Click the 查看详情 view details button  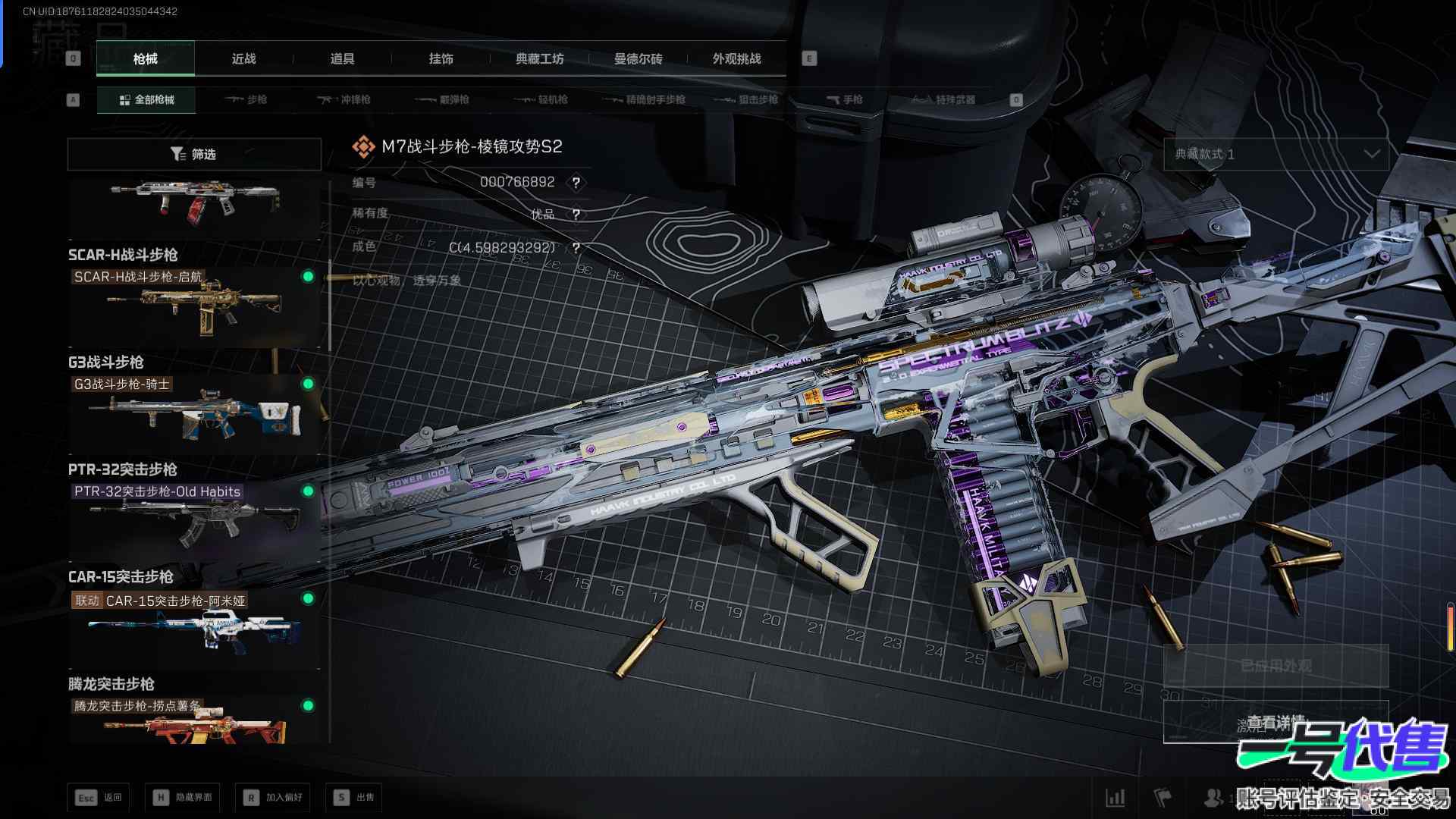[1276, 722]
